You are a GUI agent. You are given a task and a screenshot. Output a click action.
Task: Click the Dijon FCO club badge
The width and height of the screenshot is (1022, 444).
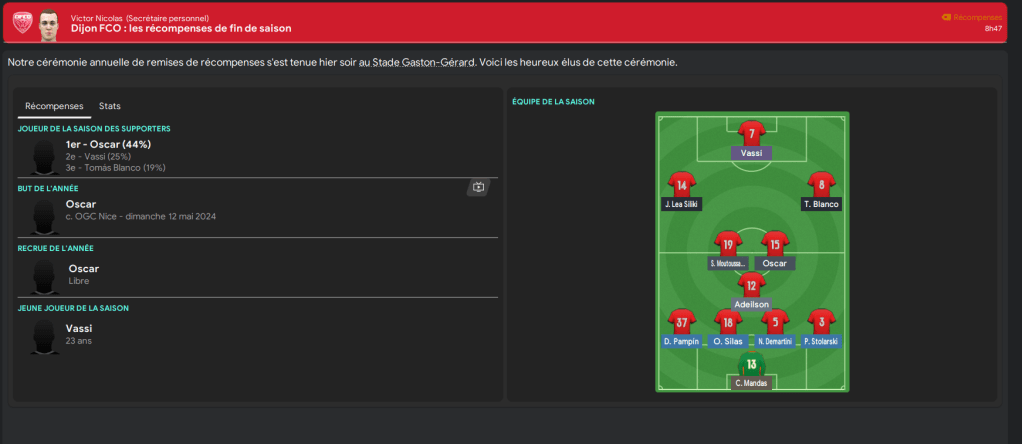click(x=19, y=22)
